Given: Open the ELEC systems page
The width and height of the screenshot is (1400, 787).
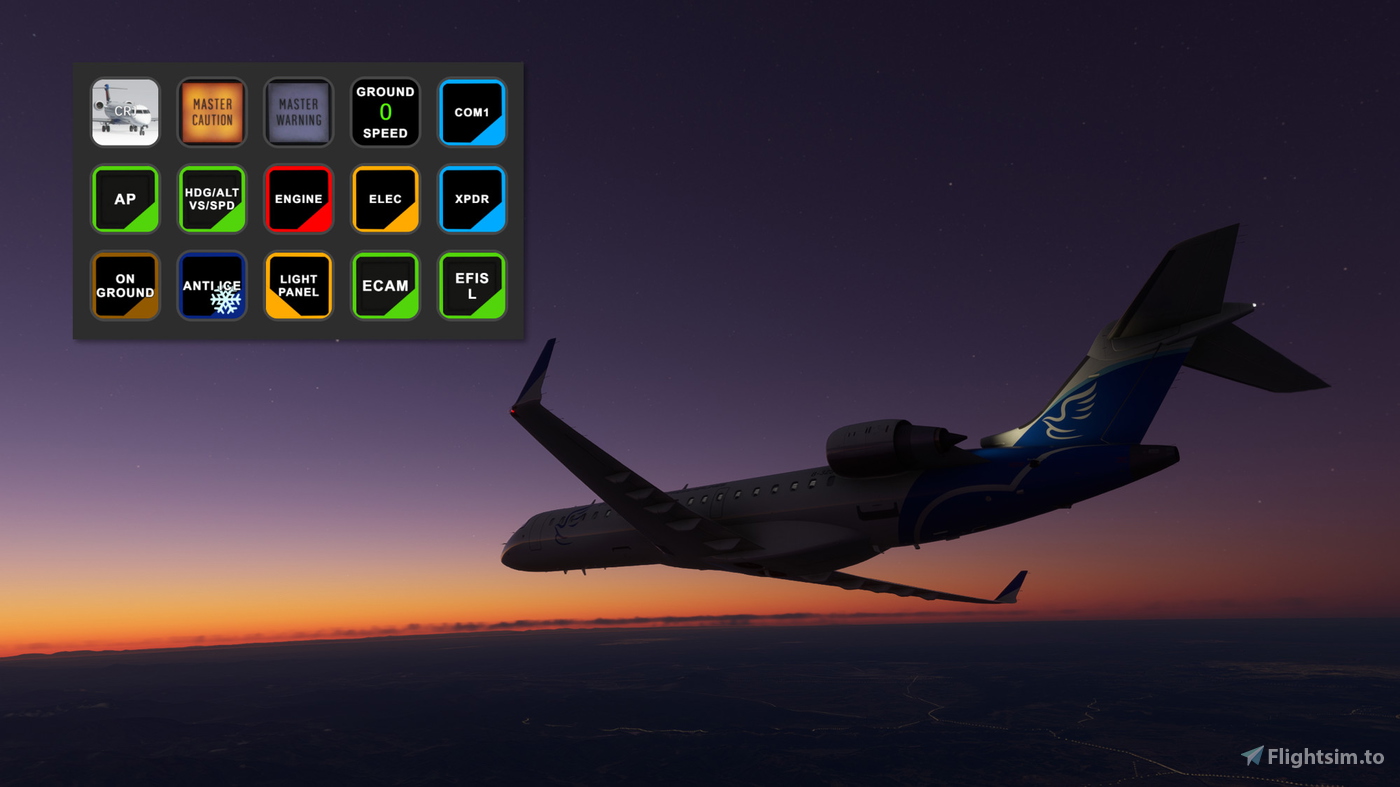Looking at the screenshot, I should (385, 199).
